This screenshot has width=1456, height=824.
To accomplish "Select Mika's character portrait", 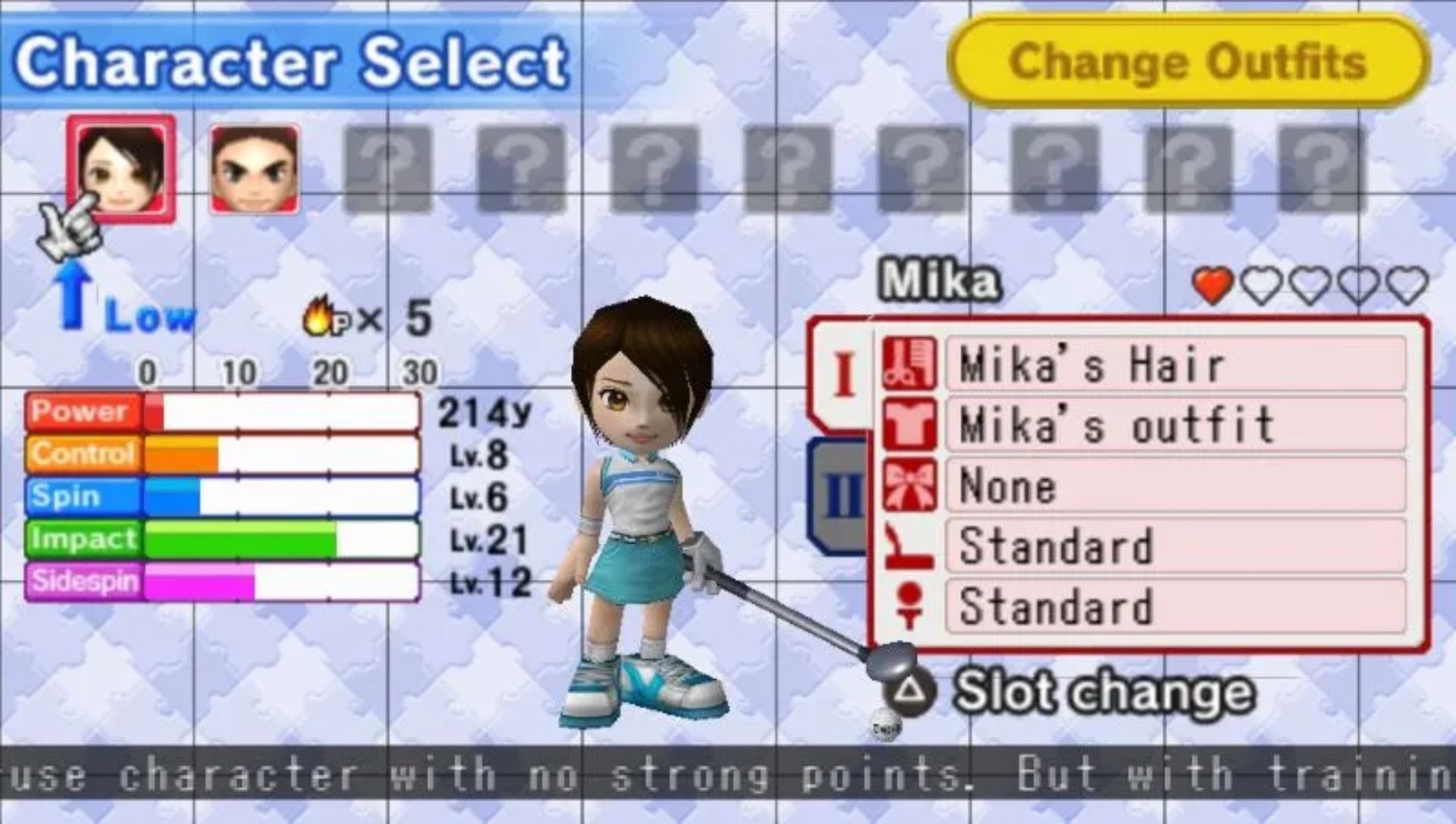I will tap(121, 169).
